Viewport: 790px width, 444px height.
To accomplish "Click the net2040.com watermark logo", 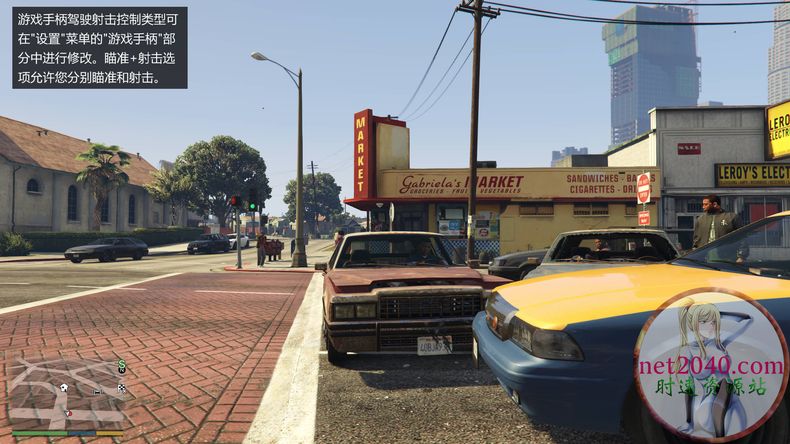I will 711,365.
